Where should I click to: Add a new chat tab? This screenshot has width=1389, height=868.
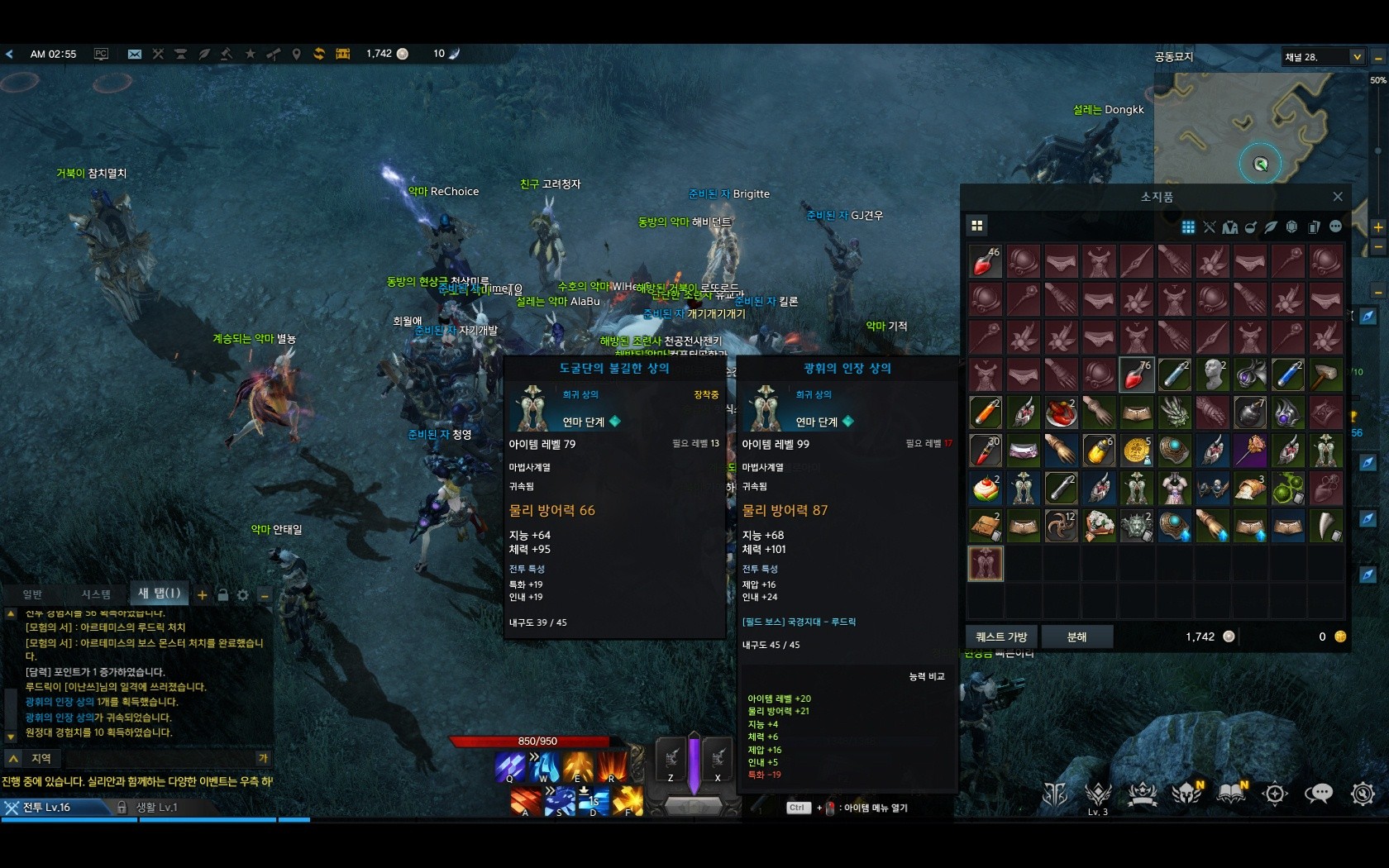tap(202, 594)
